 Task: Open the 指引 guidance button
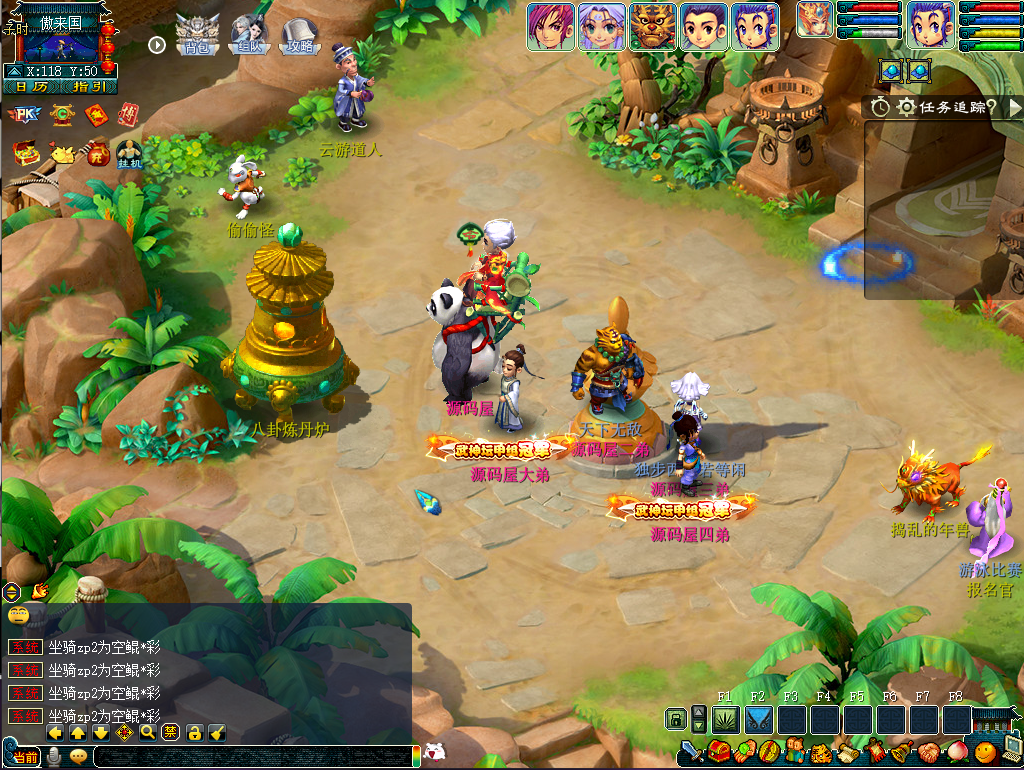pos(88,86)
